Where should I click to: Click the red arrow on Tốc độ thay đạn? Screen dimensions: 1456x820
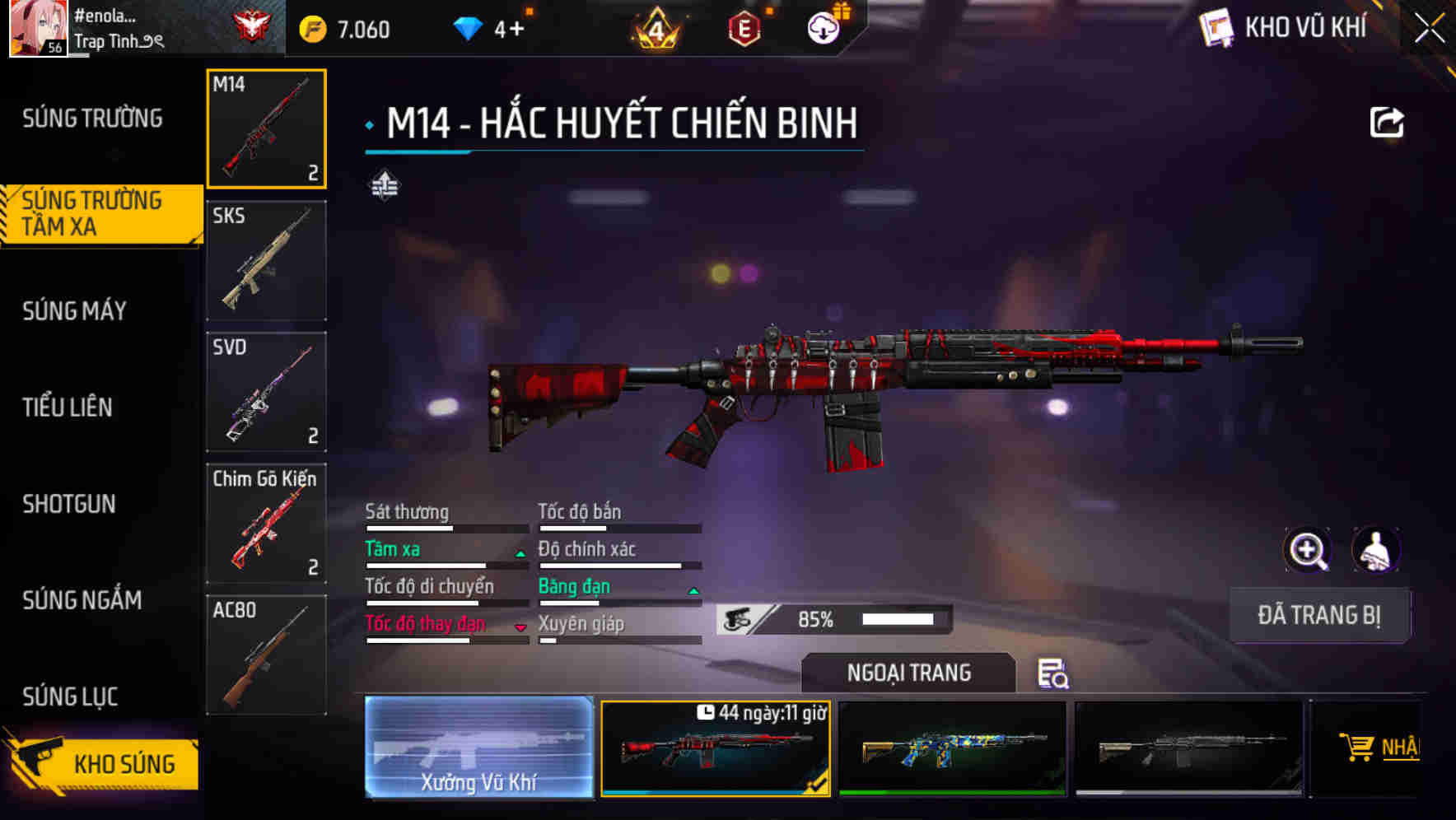[x=520, y=628]
